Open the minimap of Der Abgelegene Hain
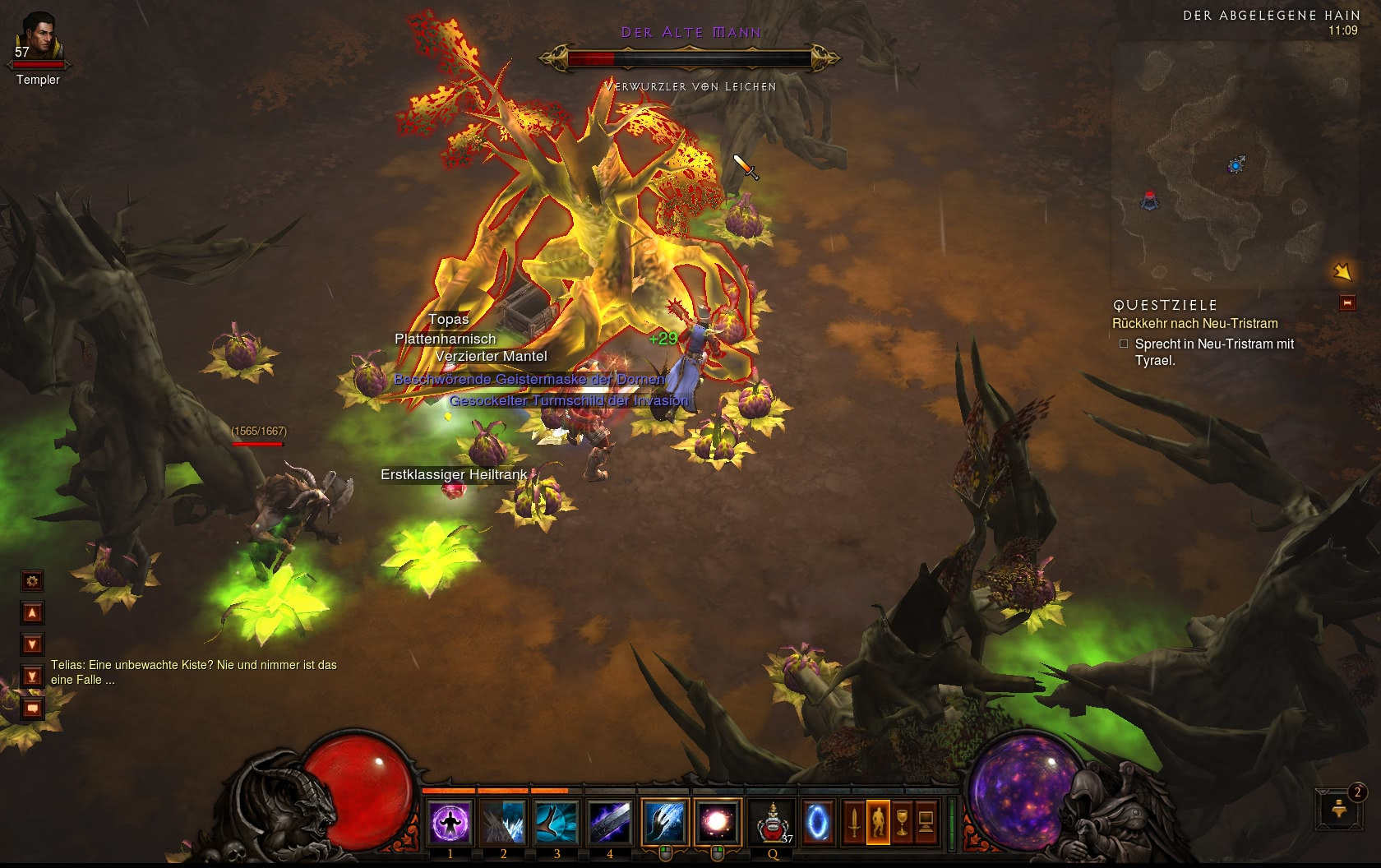Image resolution: width=1381 pixels, height=868 pixels. [1235, 164]
